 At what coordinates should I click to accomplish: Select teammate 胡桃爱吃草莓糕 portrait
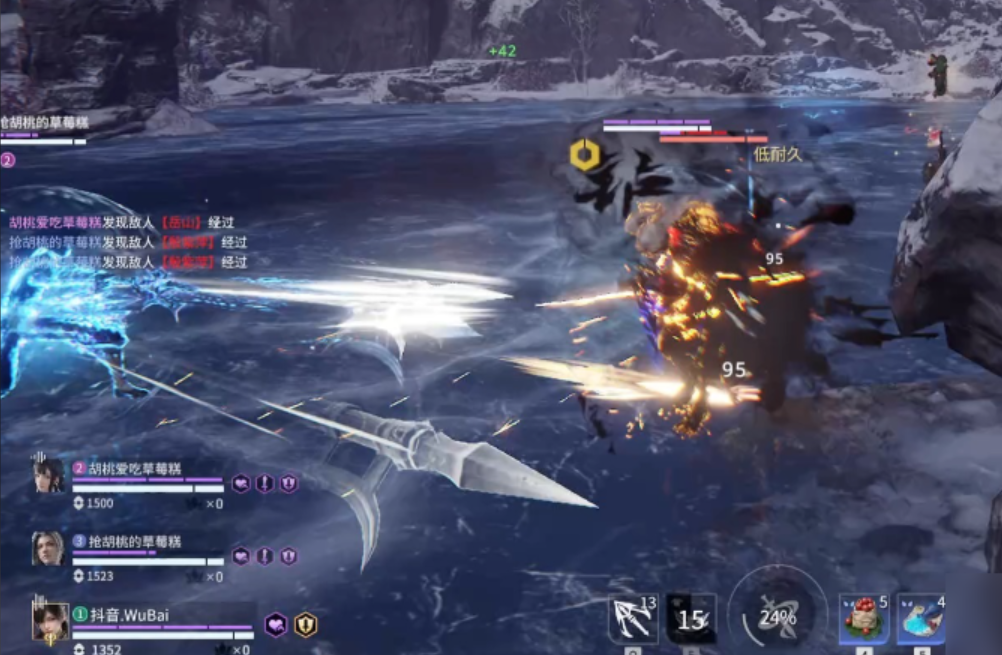pos(49,475)
